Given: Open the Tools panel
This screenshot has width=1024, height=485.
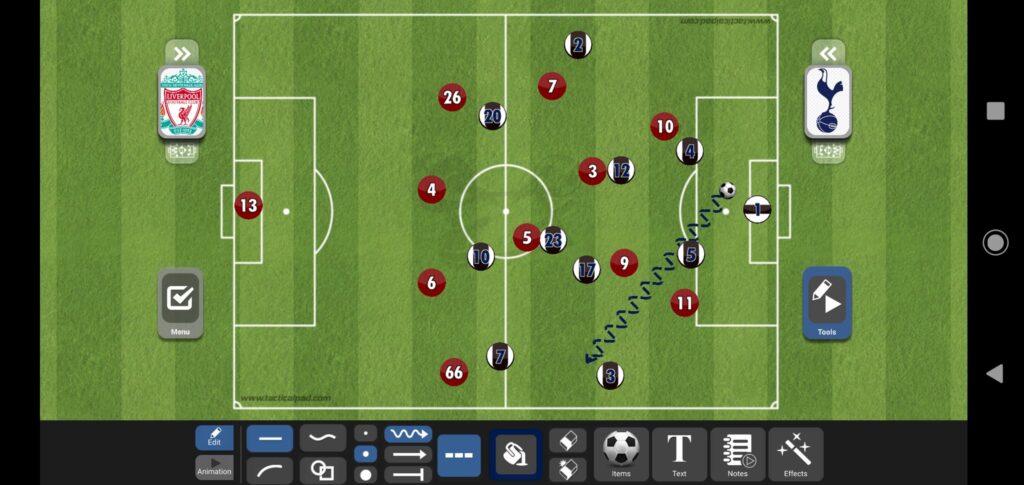Looking at the screenshot, I should [827, 302].
